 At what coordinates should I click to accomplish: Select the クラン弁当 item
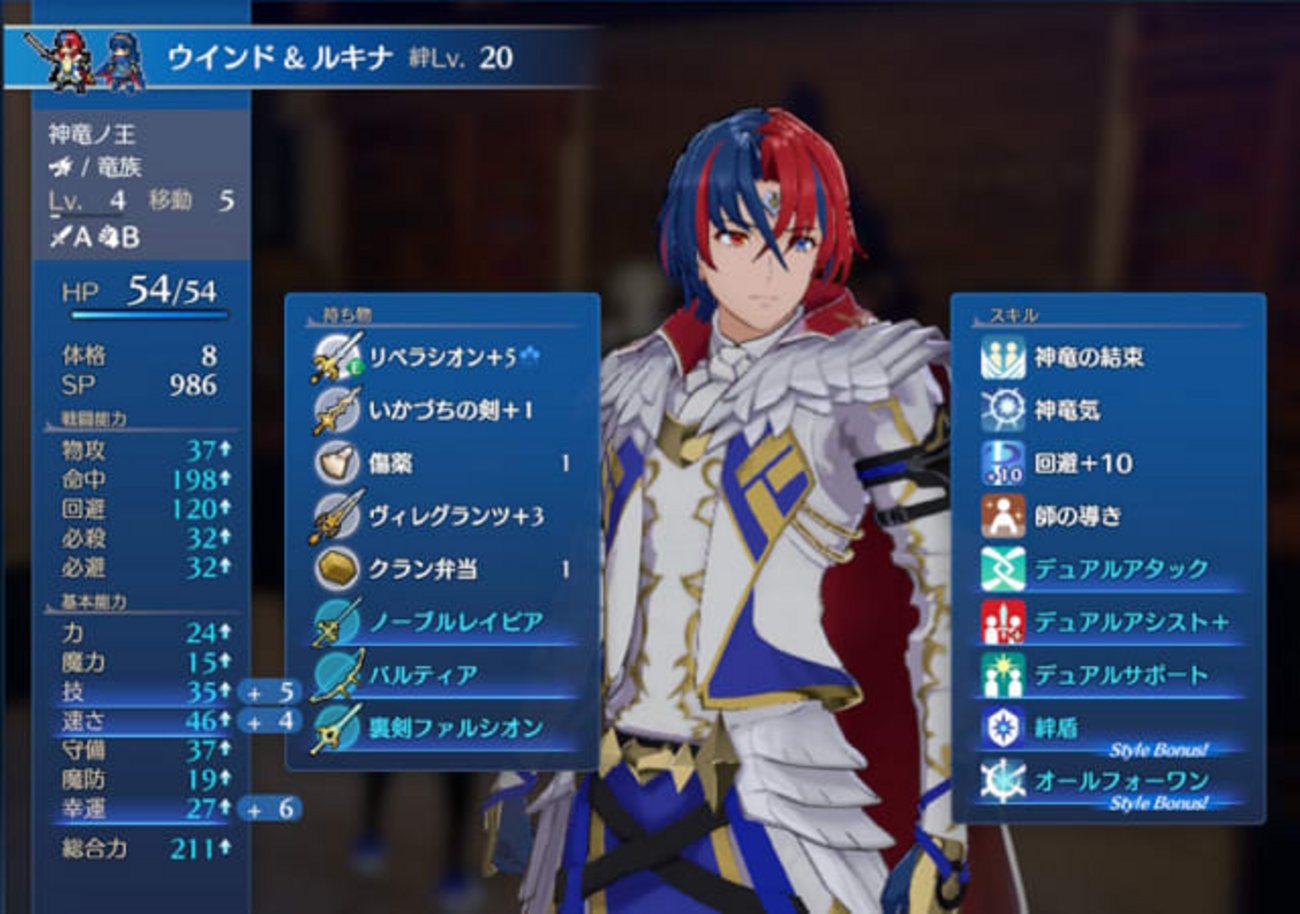(x=440, y=569)
